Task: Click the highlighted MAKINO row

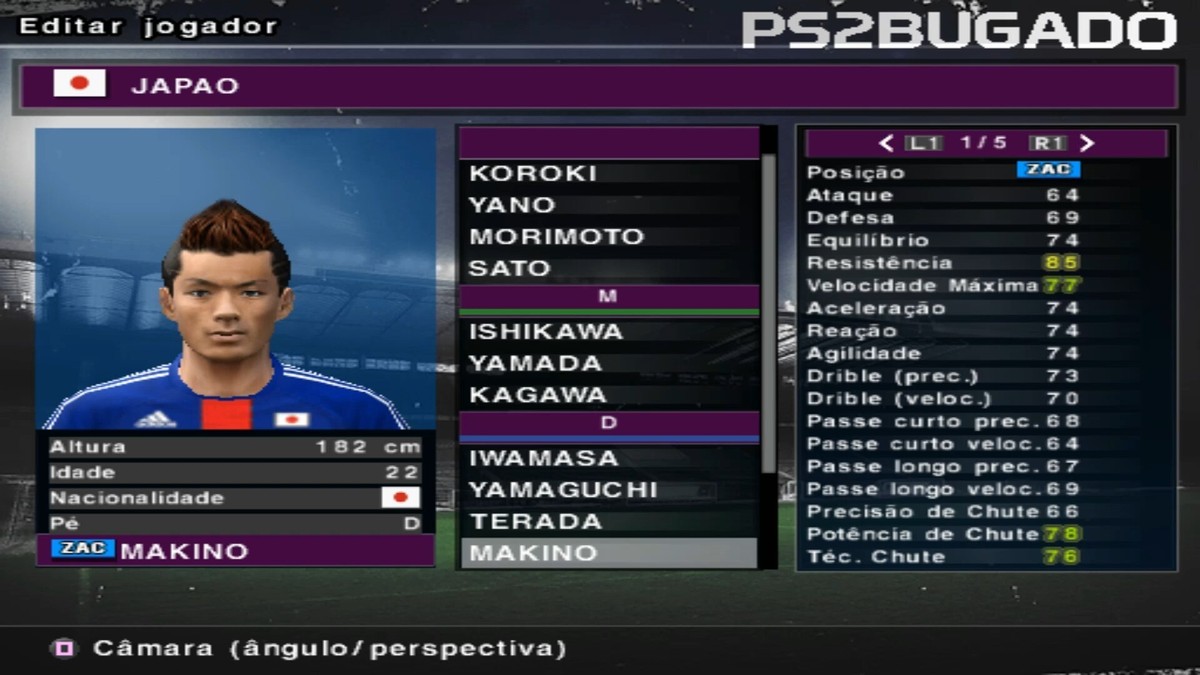Action: (x=608, y=553)
